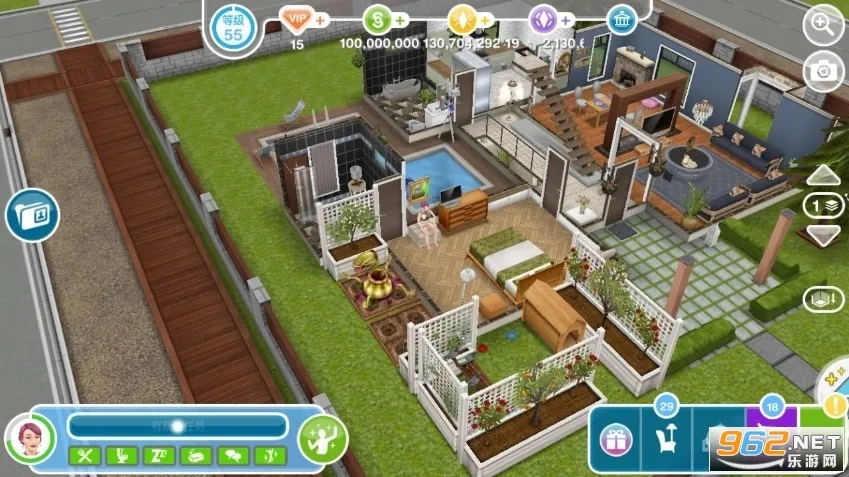Check the sleep energy need icon
849x477 pixels.
coord(158,456)
